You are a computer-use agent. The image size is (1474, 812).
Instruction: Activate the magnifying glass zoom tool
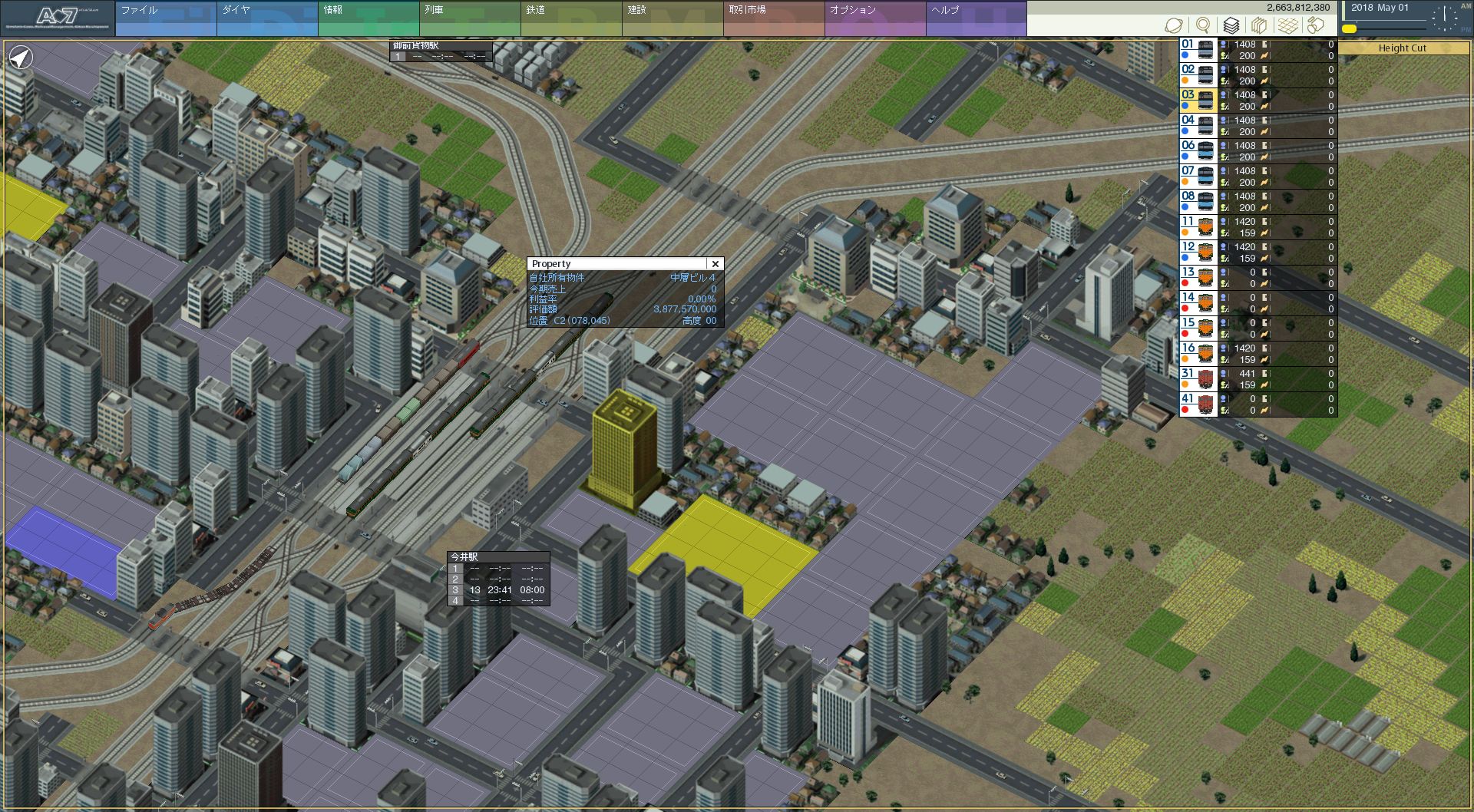point(1203,25)
